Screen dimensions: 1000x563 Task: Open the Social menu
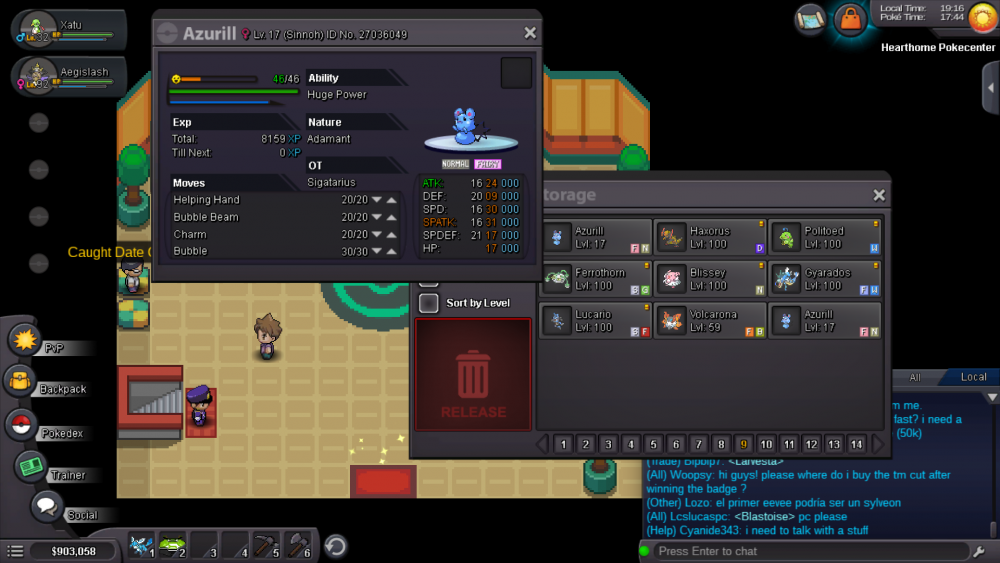[x=47, y=507]
